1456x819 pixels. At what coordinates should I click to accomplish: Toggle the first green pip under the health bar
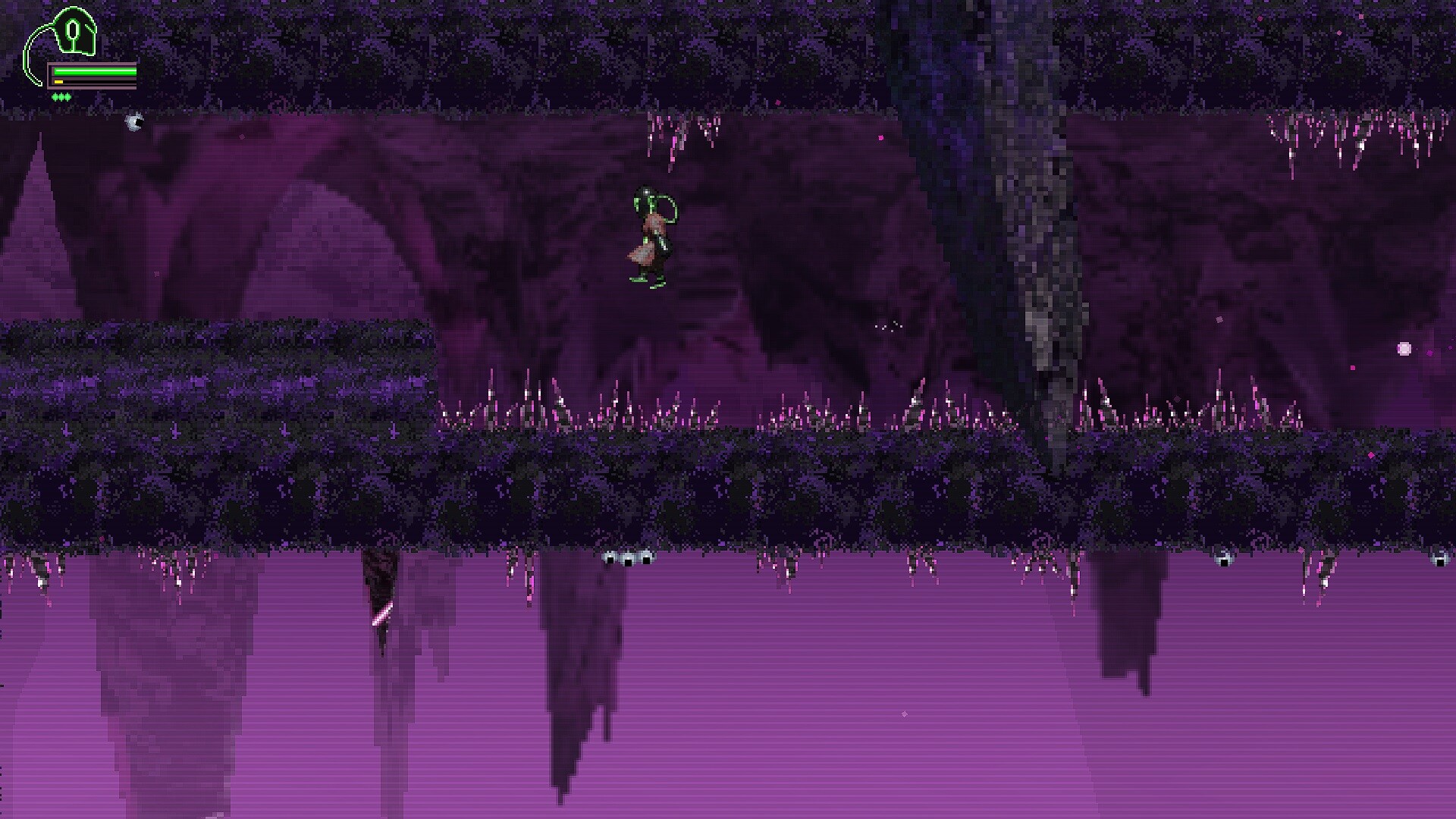[55, 97]
